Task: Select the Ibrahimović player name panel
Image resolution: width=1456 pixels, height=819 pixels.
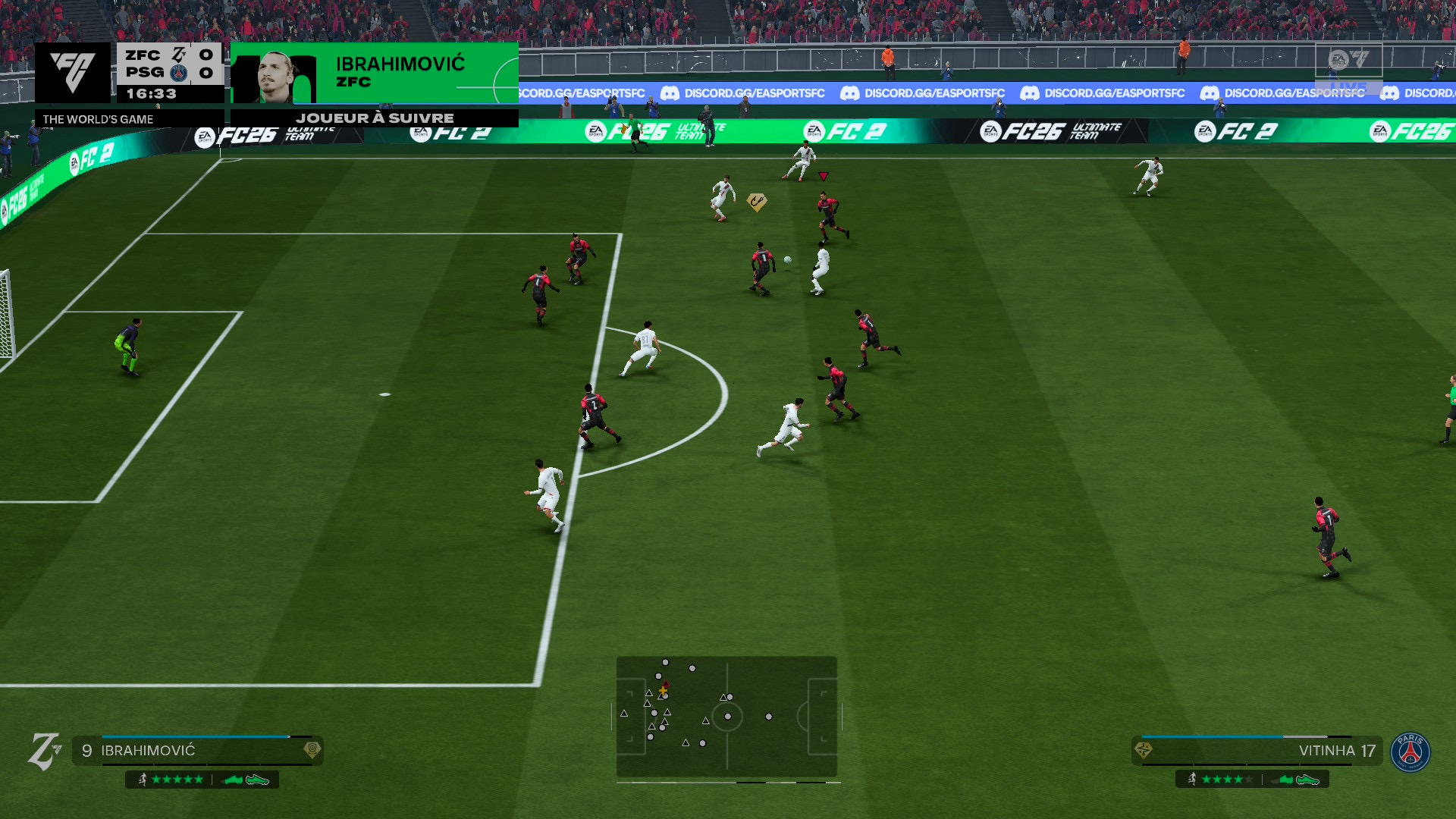Action: click(x=197, y=751)
